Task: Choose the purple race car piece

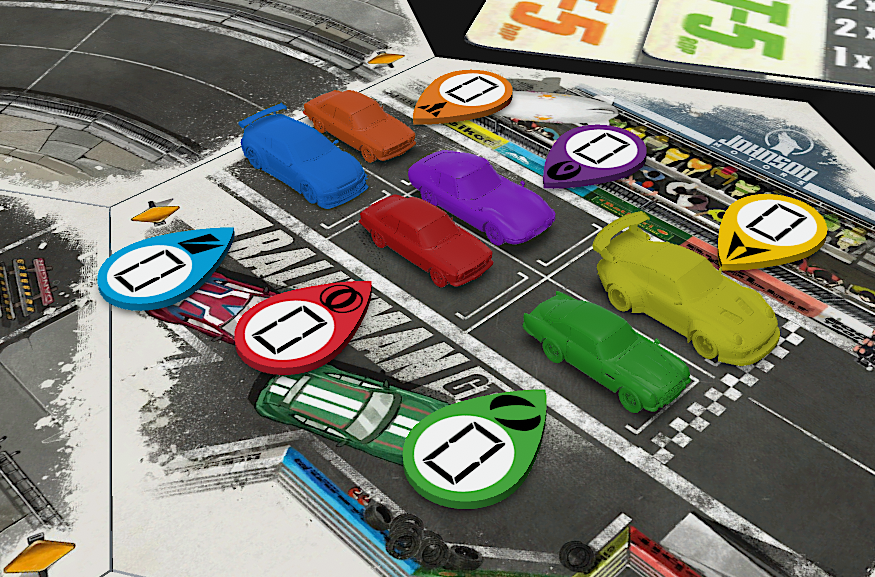Action: [x=482, y=196]
